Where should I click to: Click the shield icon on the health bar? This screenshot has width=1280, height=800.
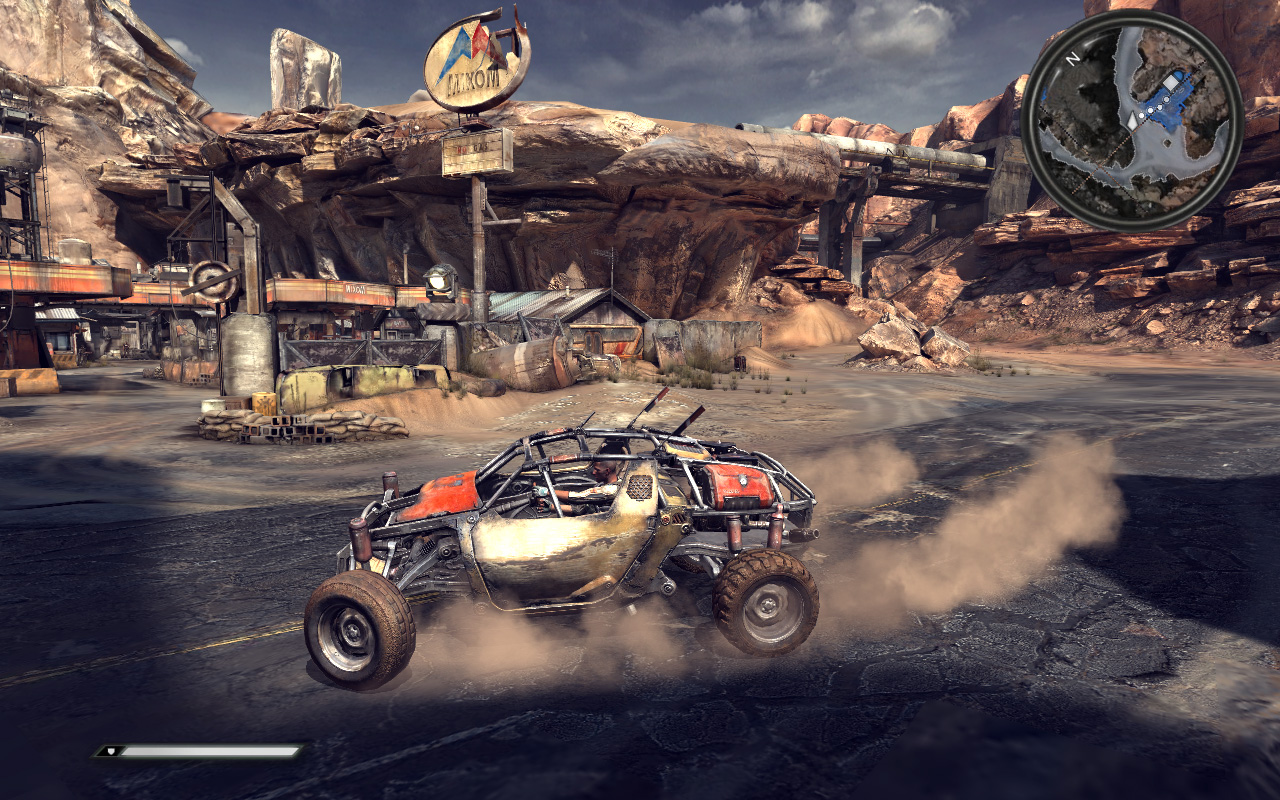point(111,751)
